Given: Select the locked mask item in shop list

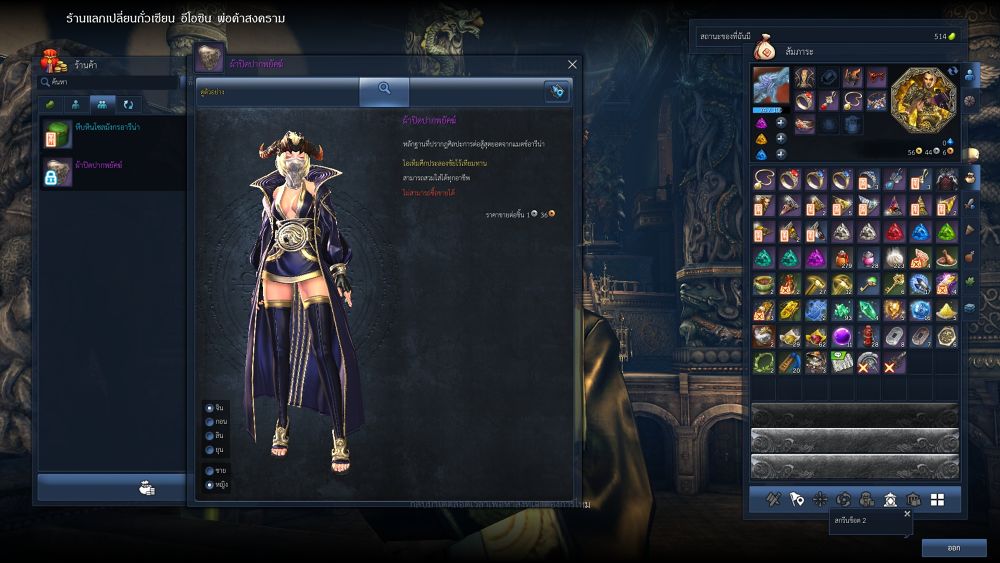Looking at the screenshot, I should coord(57,172).
